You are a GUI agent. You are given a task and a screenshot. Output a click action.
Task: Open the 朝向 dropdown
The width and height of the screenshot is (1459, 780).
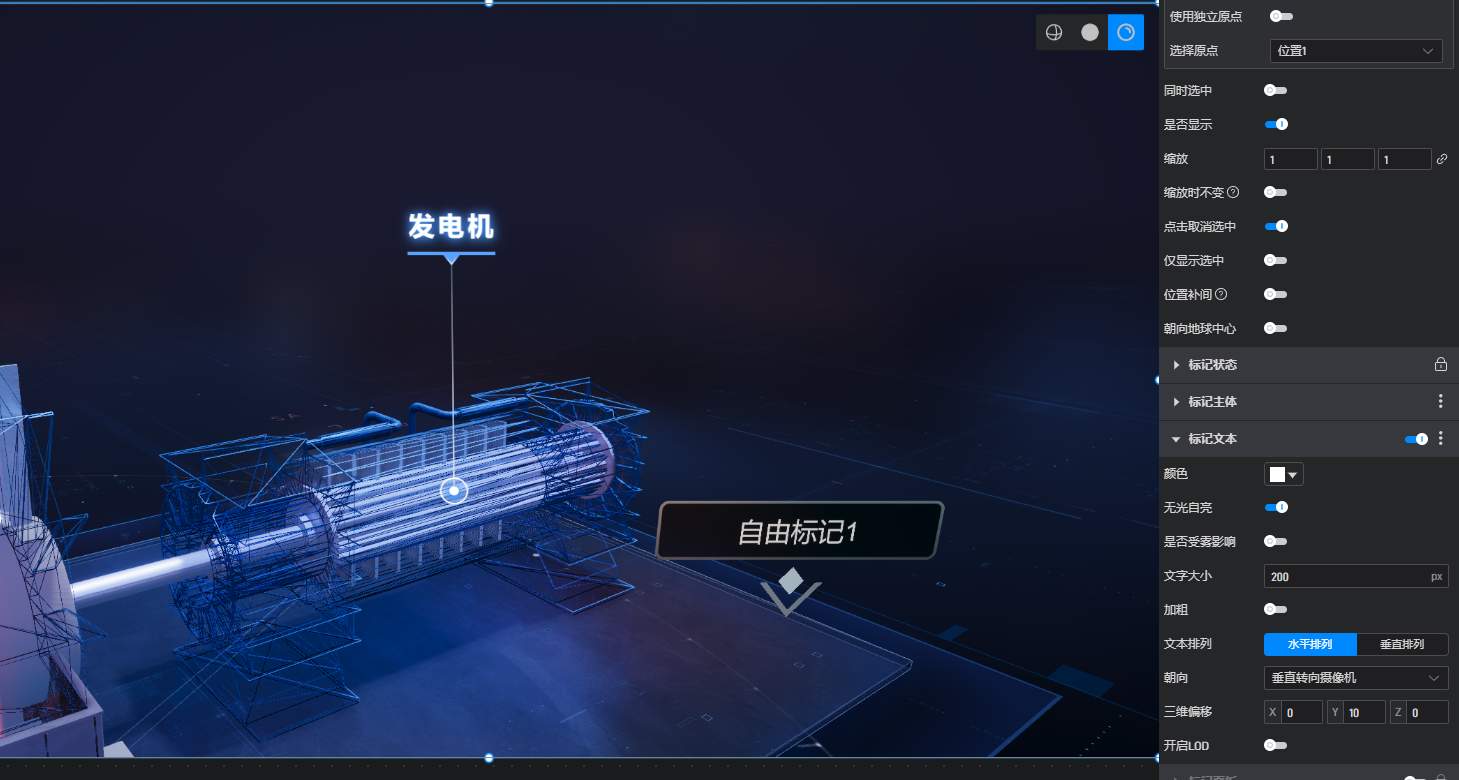click(x=1355, y=678)
